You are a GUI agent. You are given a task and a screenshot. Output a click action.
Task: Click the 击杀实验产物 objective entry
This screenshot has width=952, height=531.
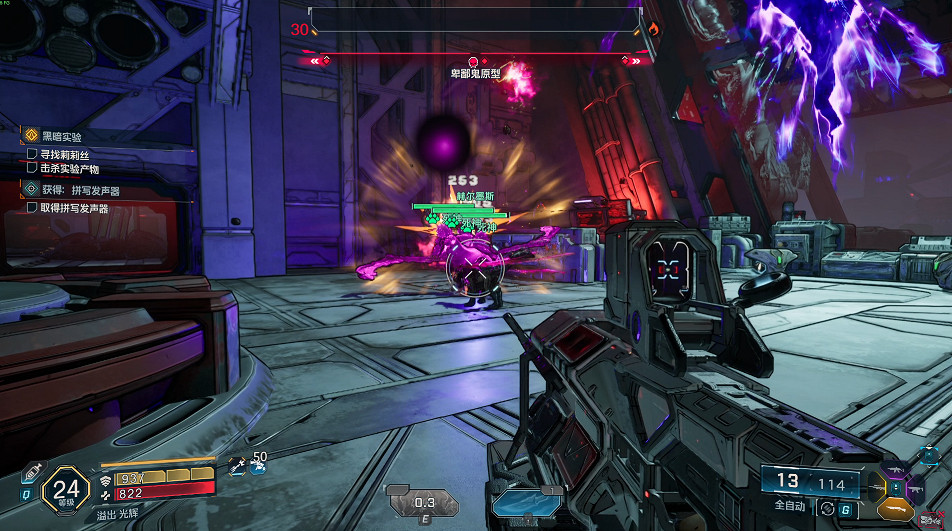[x=69, y=169]
